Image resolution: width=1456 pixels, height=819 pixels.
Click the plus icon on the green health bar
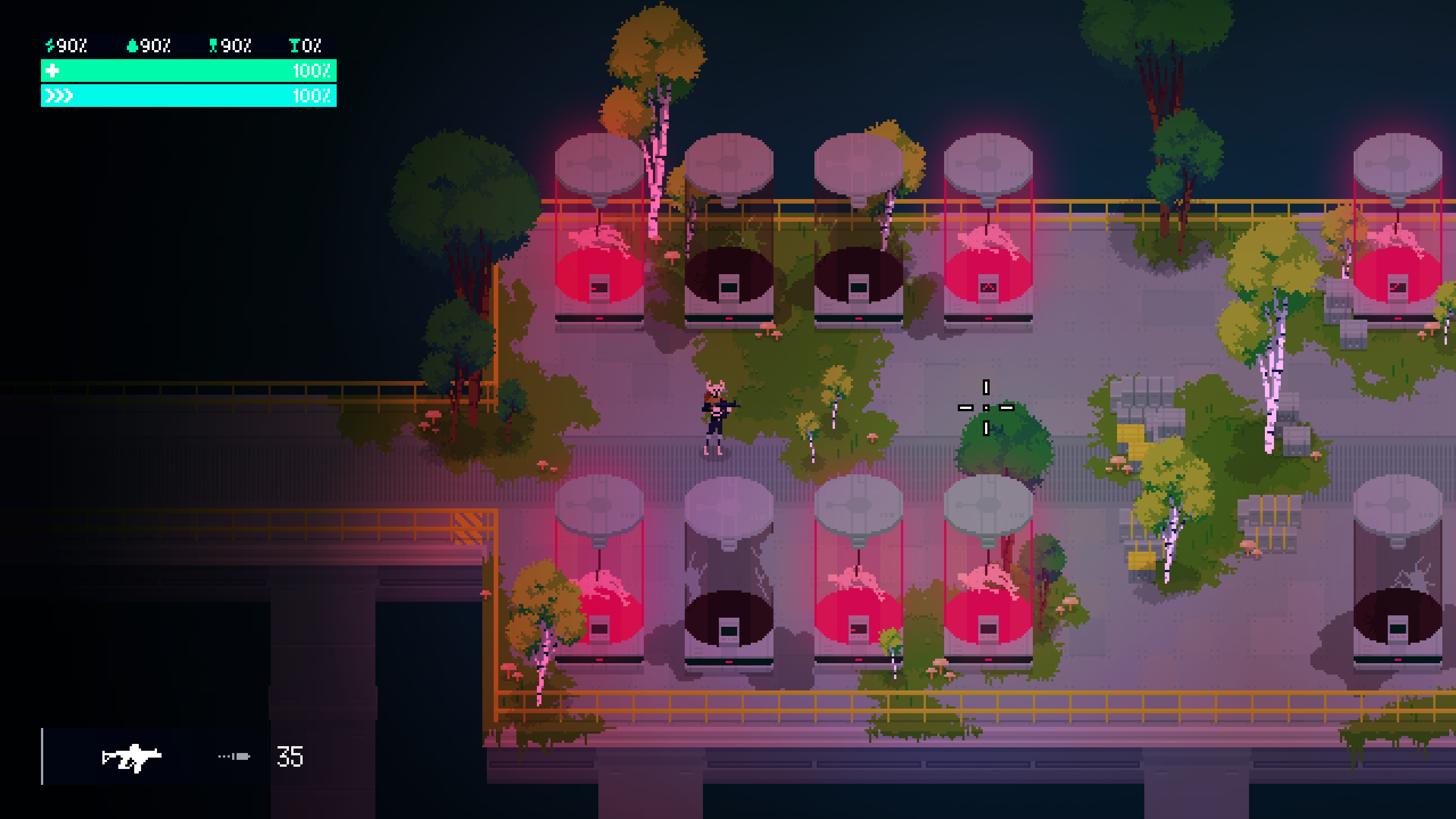(52, 72)
